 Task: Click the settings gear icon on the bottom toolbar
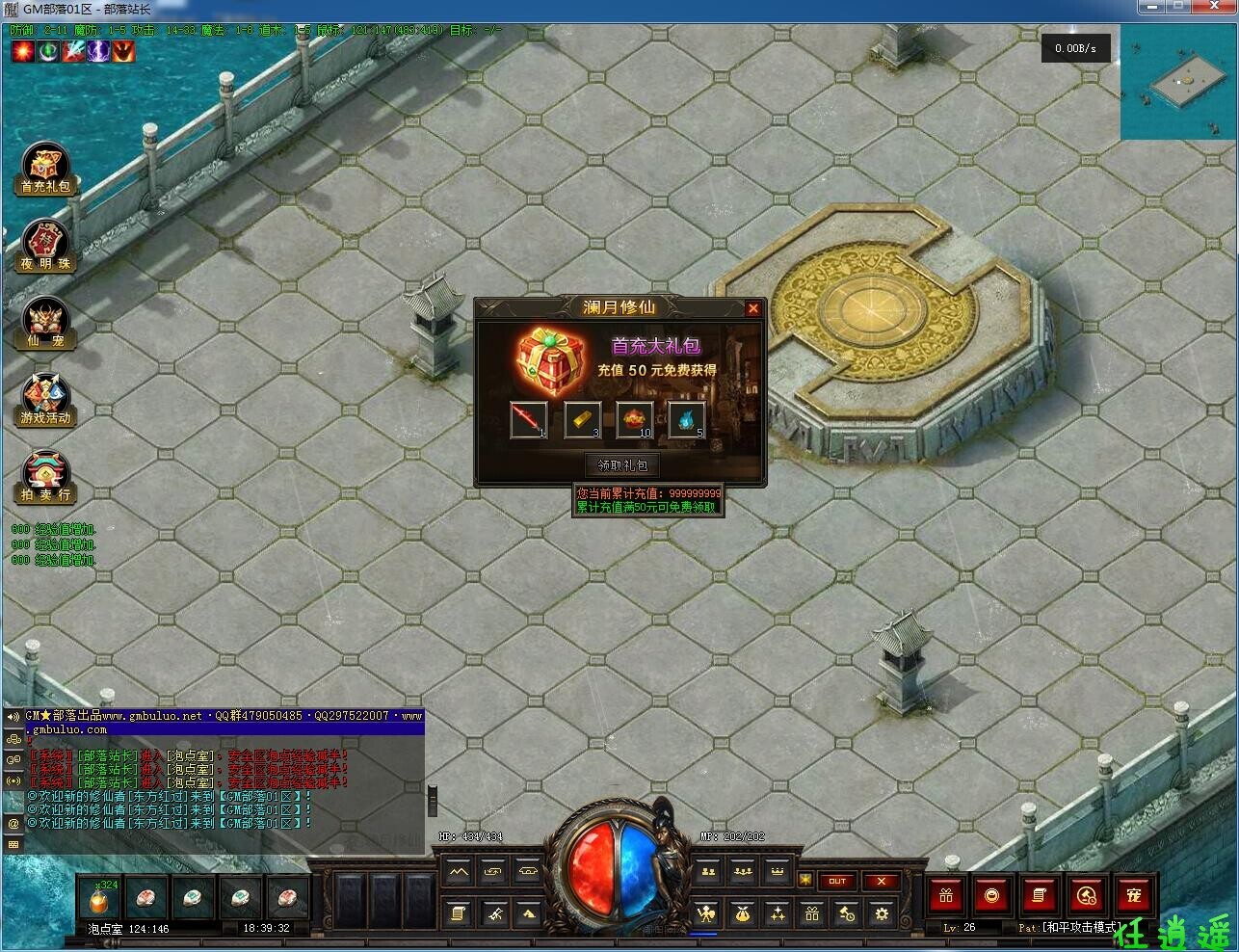click(882, 913)
